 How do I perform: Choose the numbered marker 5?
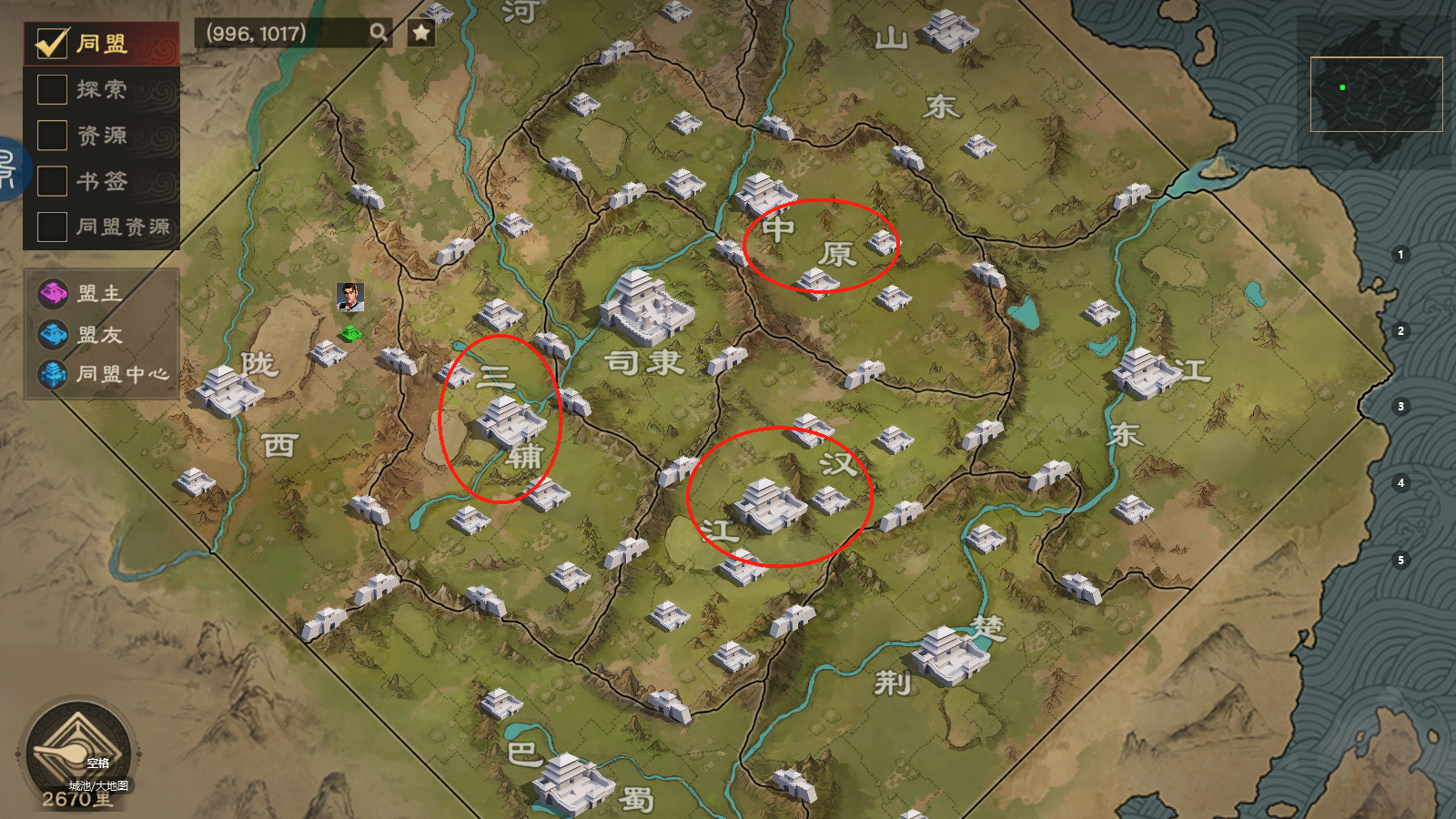click(x=1400, y=560)
